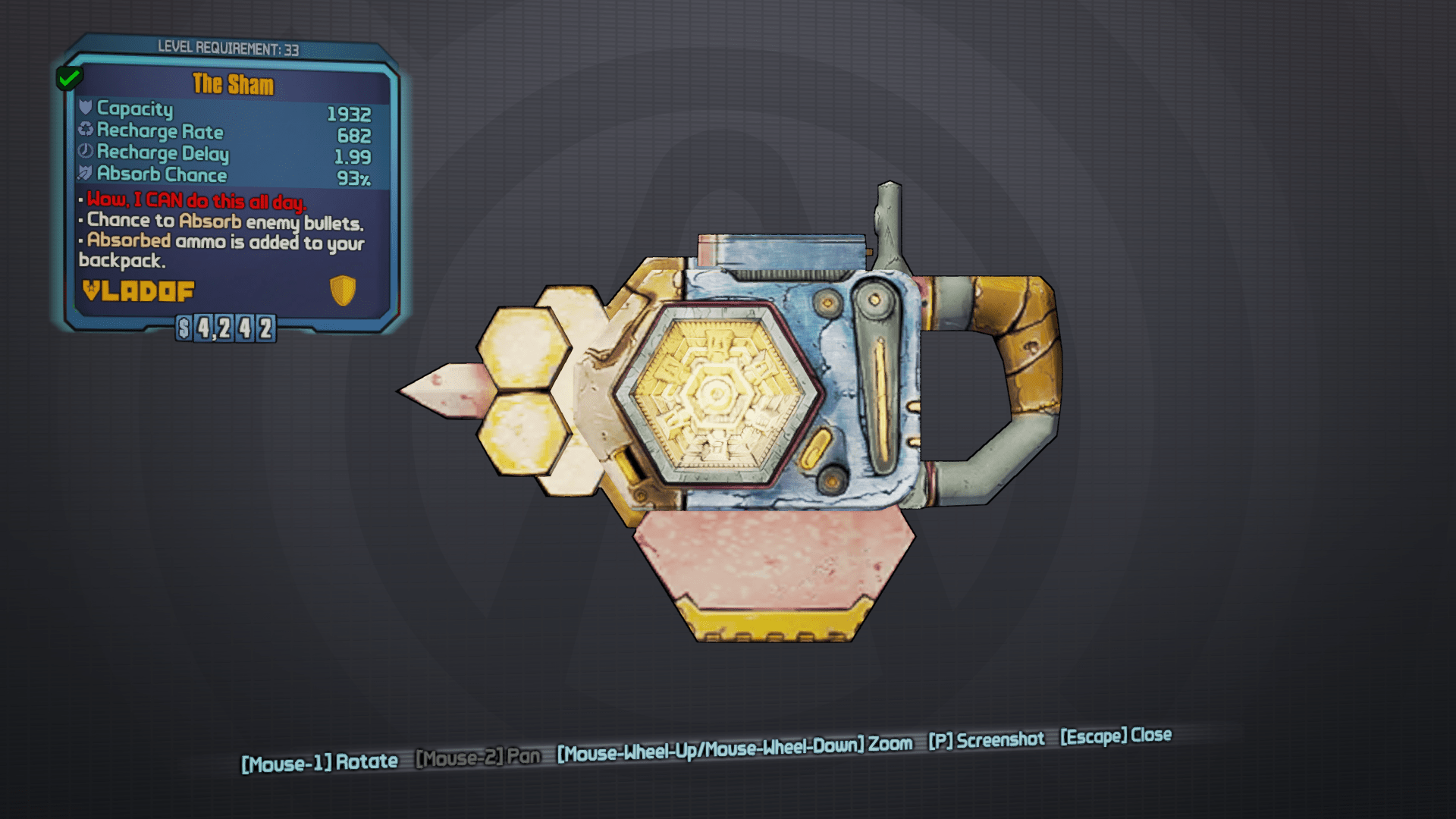Click the Recharge Delay clock icon
The height and width of the screenshot is (819, 1456).
coord(86,152)
